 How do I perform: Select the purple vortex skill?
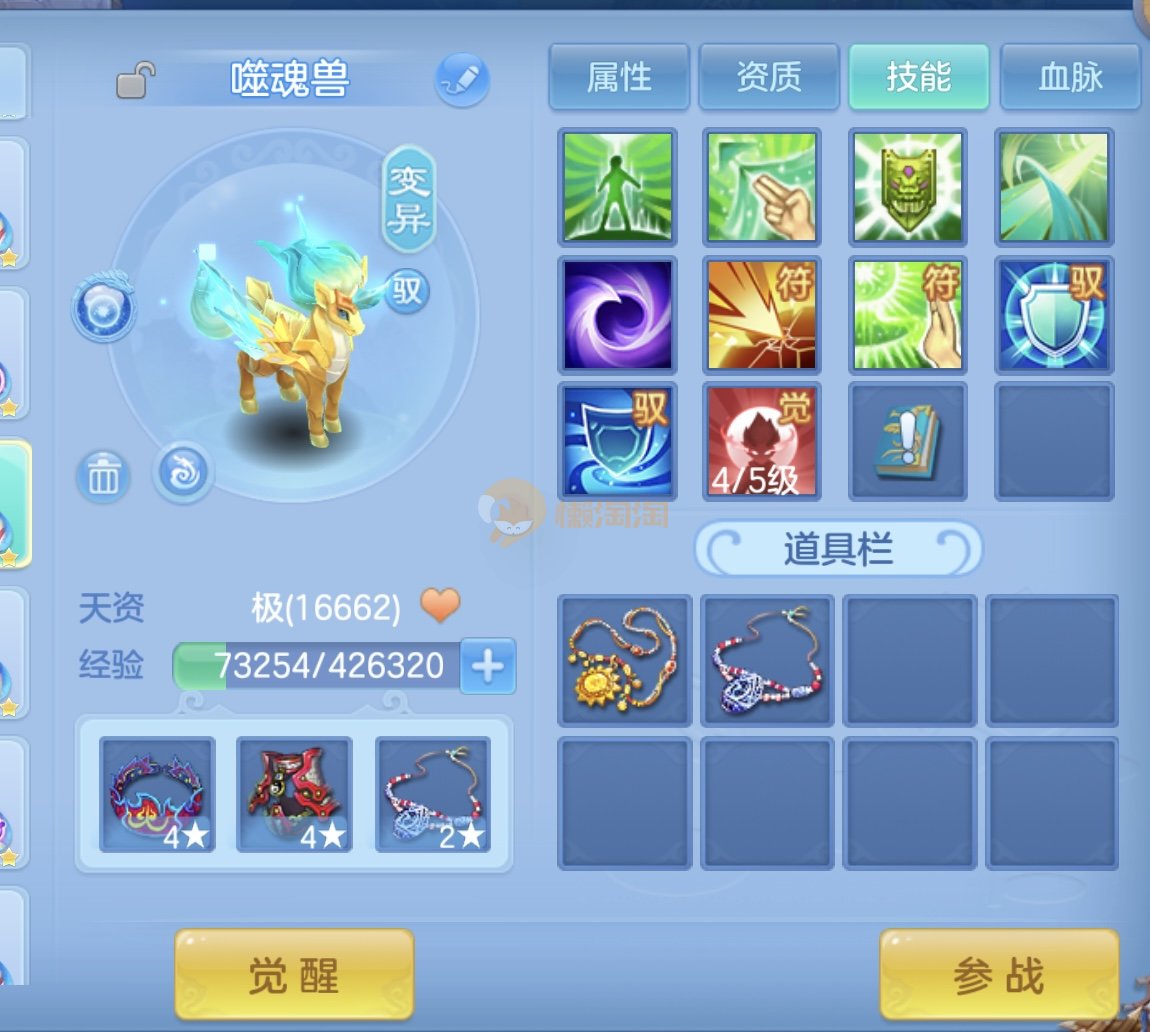click(618, 314)
